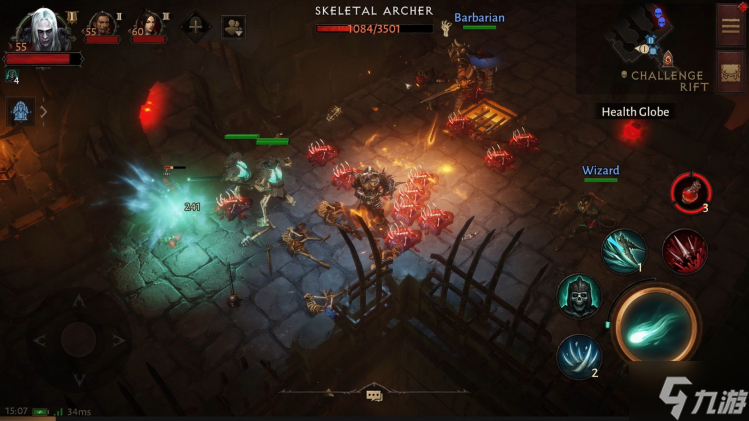
Task: Click the diamond plus party invite button
Action: point(193,26)
